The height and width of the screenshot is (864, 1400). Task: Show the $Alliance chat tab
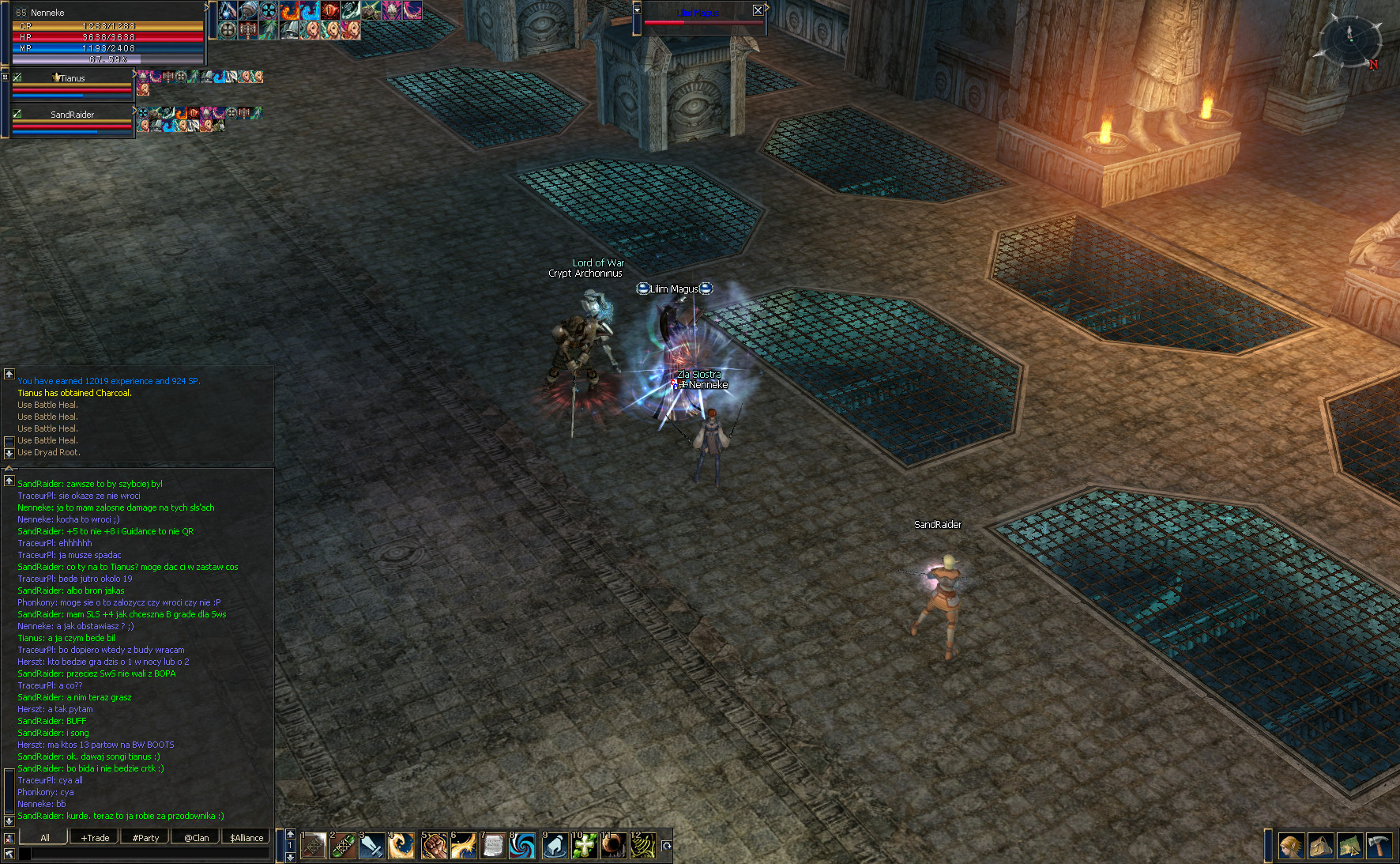click(x=247, y=837)
